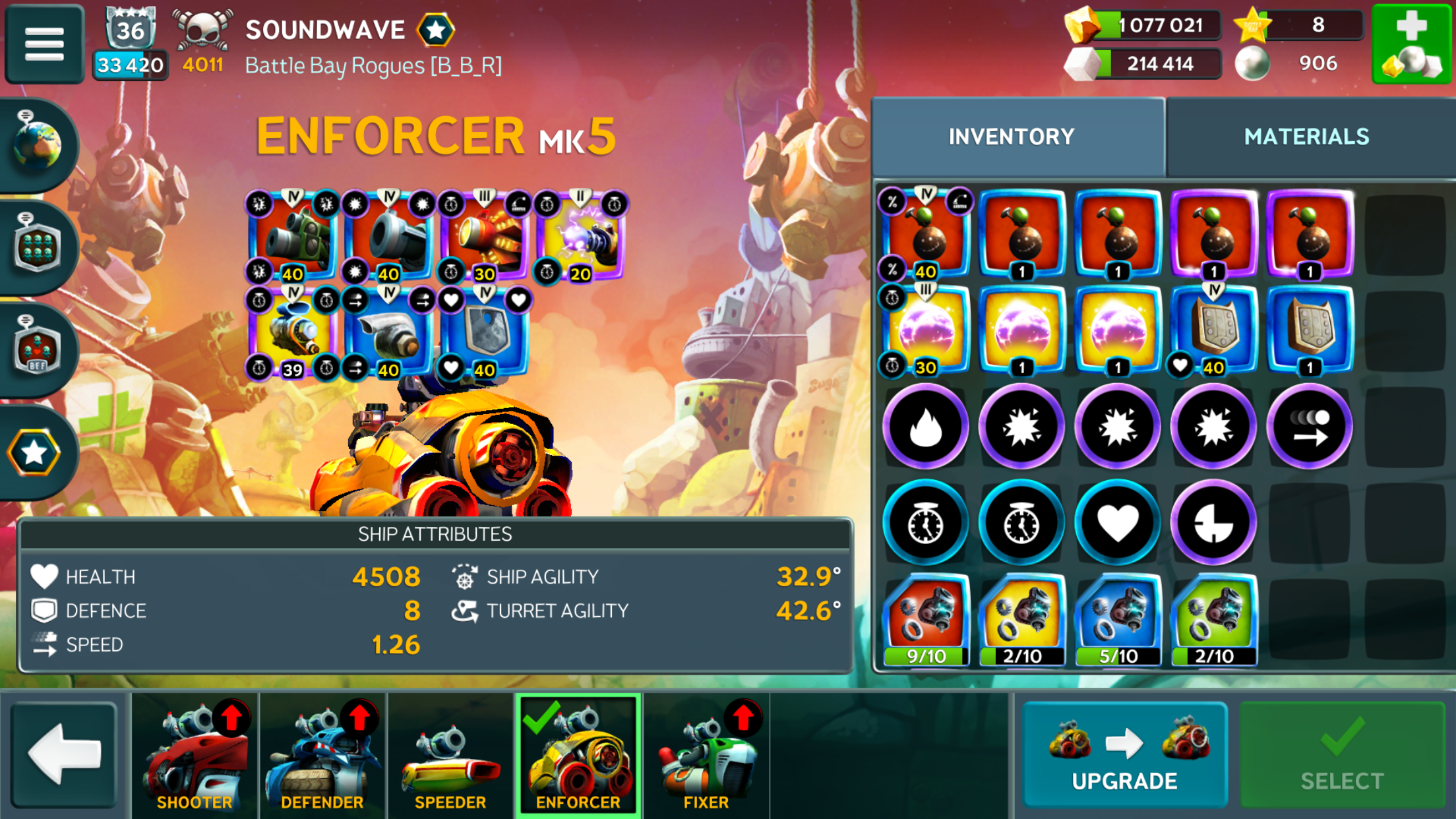Screen dimensions: 1456x819
Task: Upgrade the Enforcer ship
Action: click(1124, 754)
